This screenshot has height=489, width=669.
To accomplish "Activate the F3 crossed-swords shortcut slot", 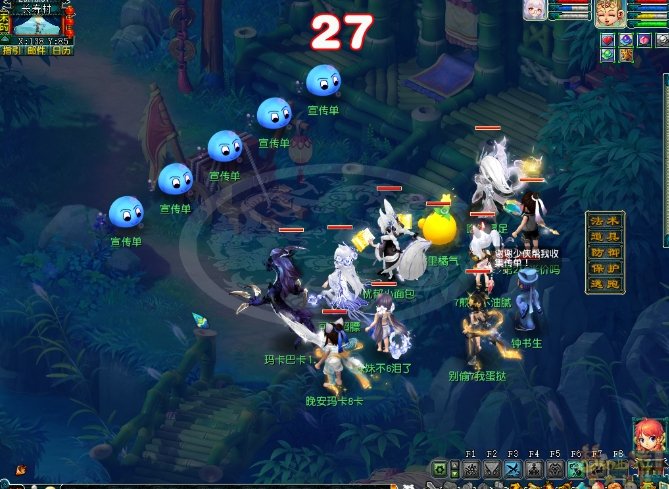I will click(x=513, y=470).
